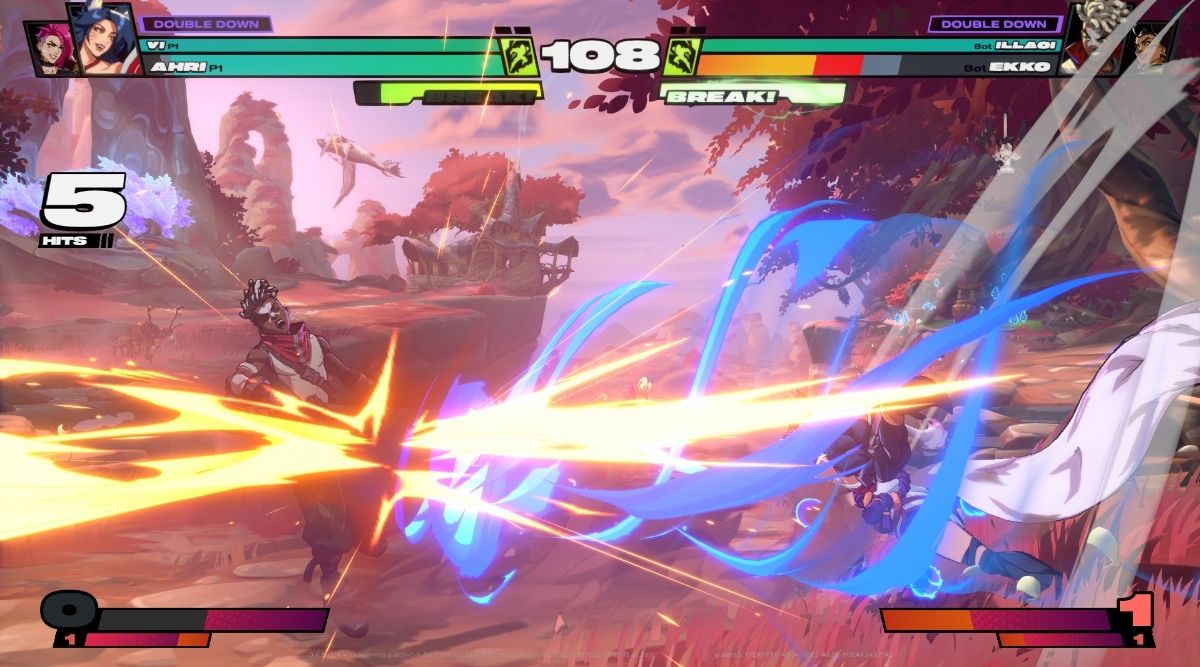Click the bot team's green assist icon
Viewport: 1200px width, 667px height.
[681, 56]
